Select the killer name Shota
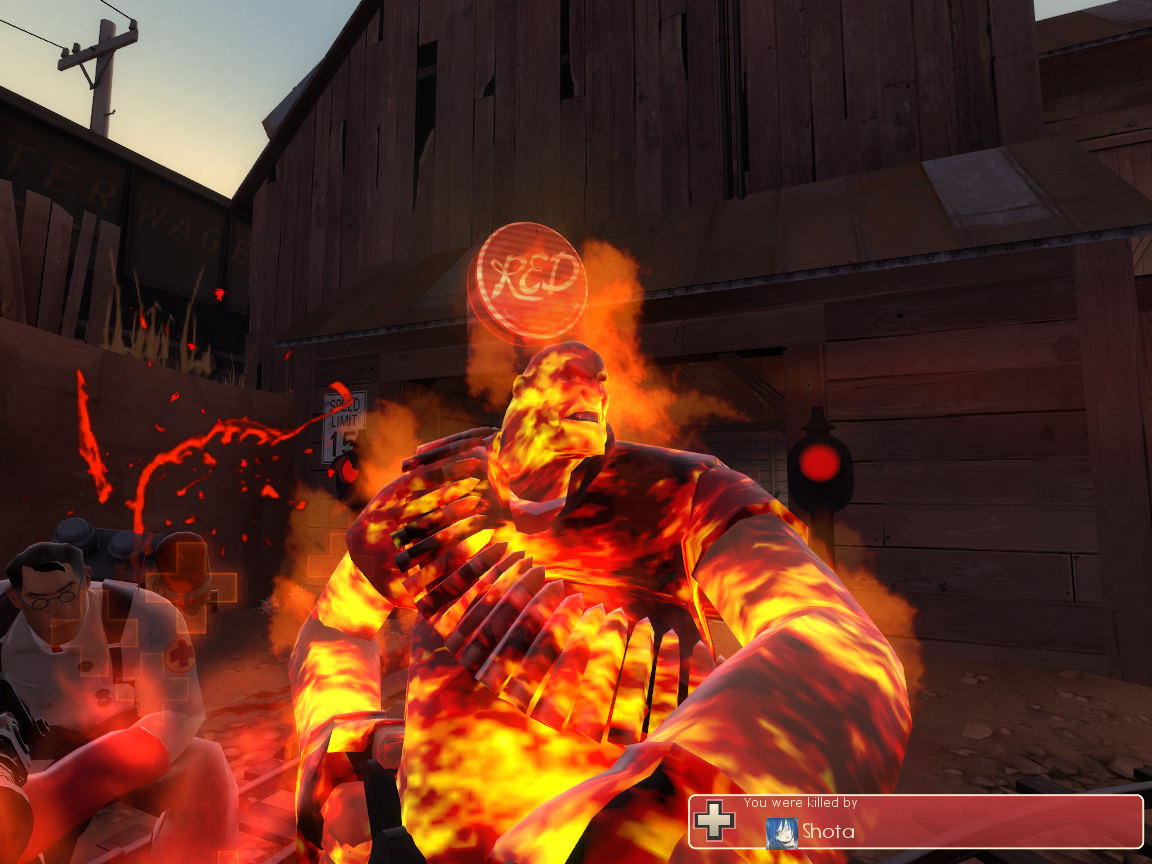 [829, 832]
